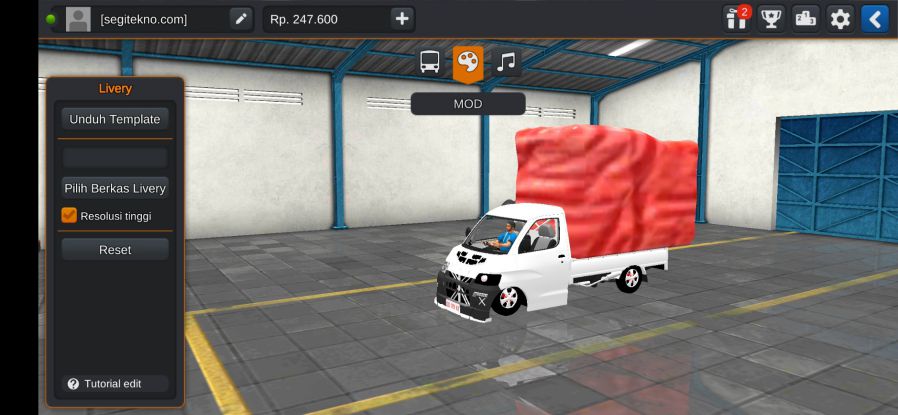Click the player avatar picture
898x415 pixels.
78,19
